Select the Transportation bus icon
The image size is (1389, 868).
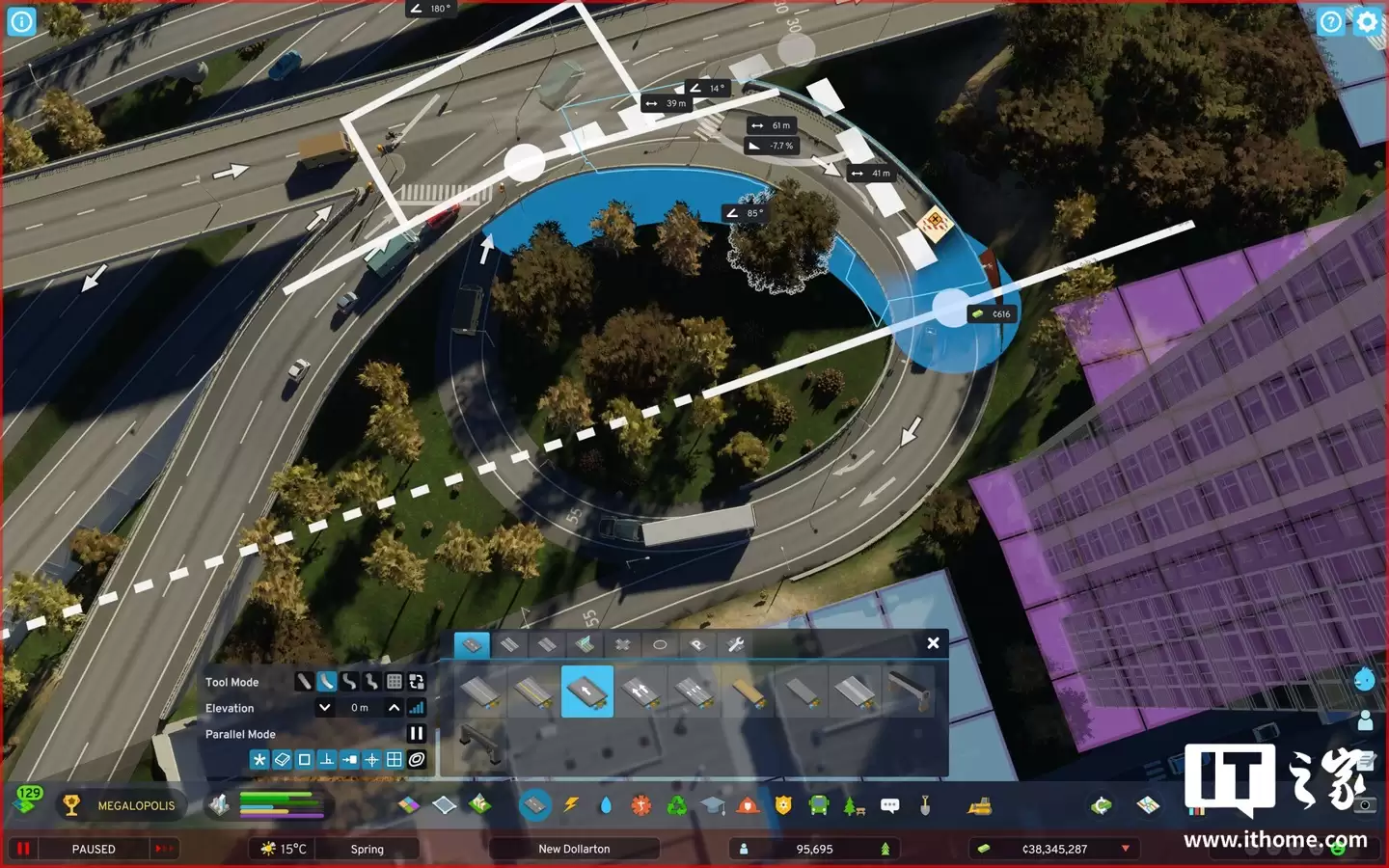[x=818, y=805]
